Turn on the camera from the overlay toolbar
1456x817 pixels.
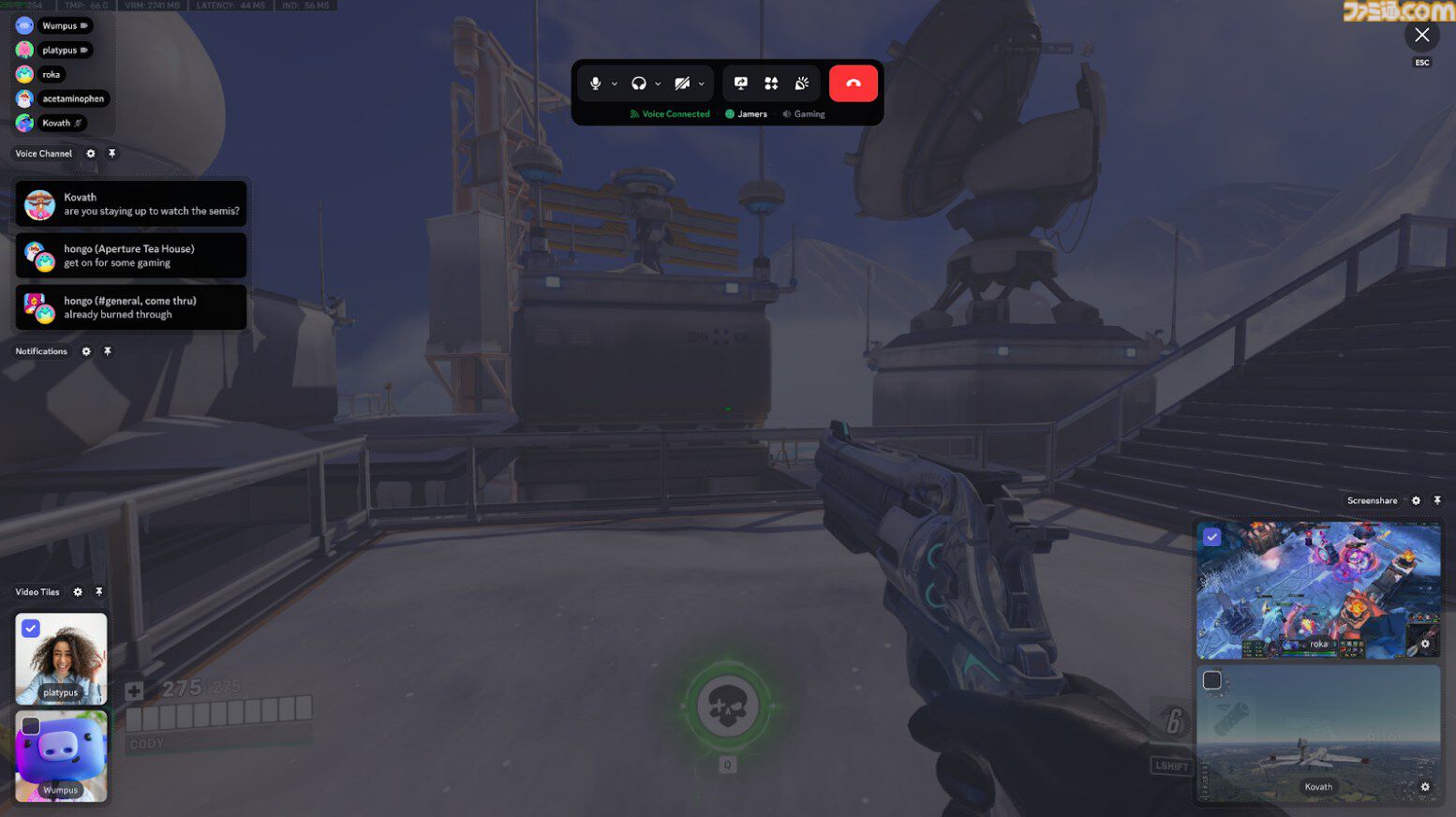tap(681, 82)
